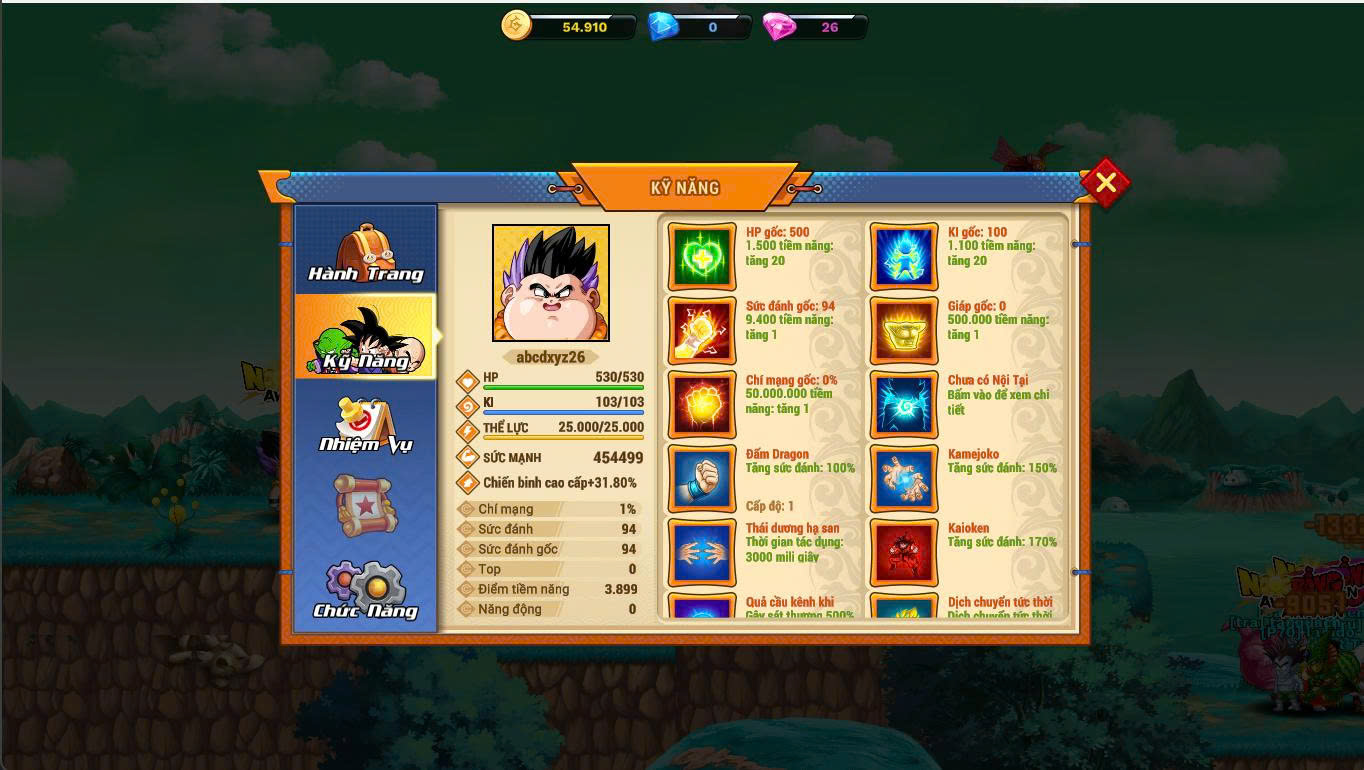The height and width of the screenshot is (770, 1364).
Task: Upgrade the KI gốc skill icon
Action: coord(904,257)
